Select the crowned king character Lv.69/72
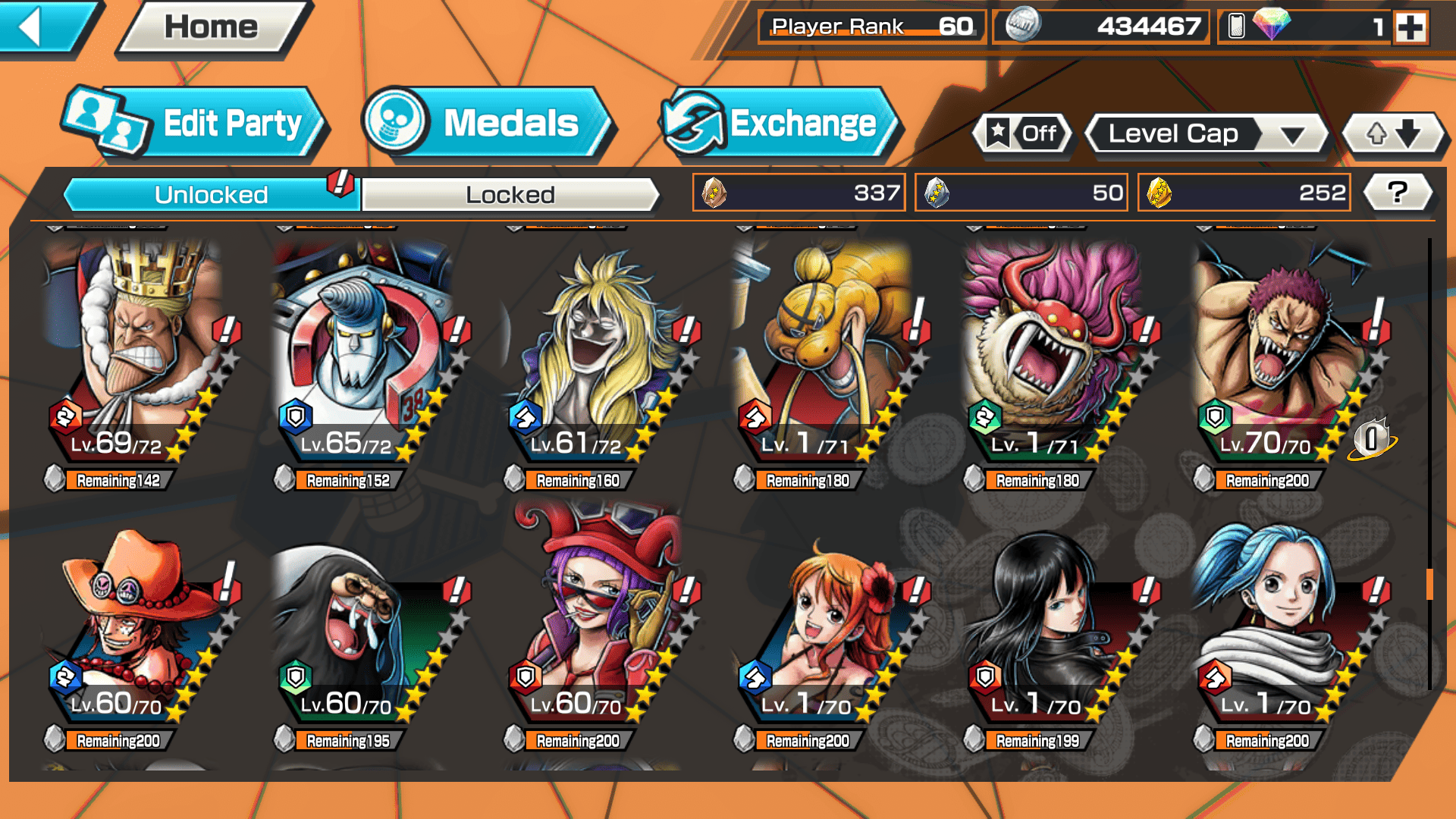 click(136, 356)
